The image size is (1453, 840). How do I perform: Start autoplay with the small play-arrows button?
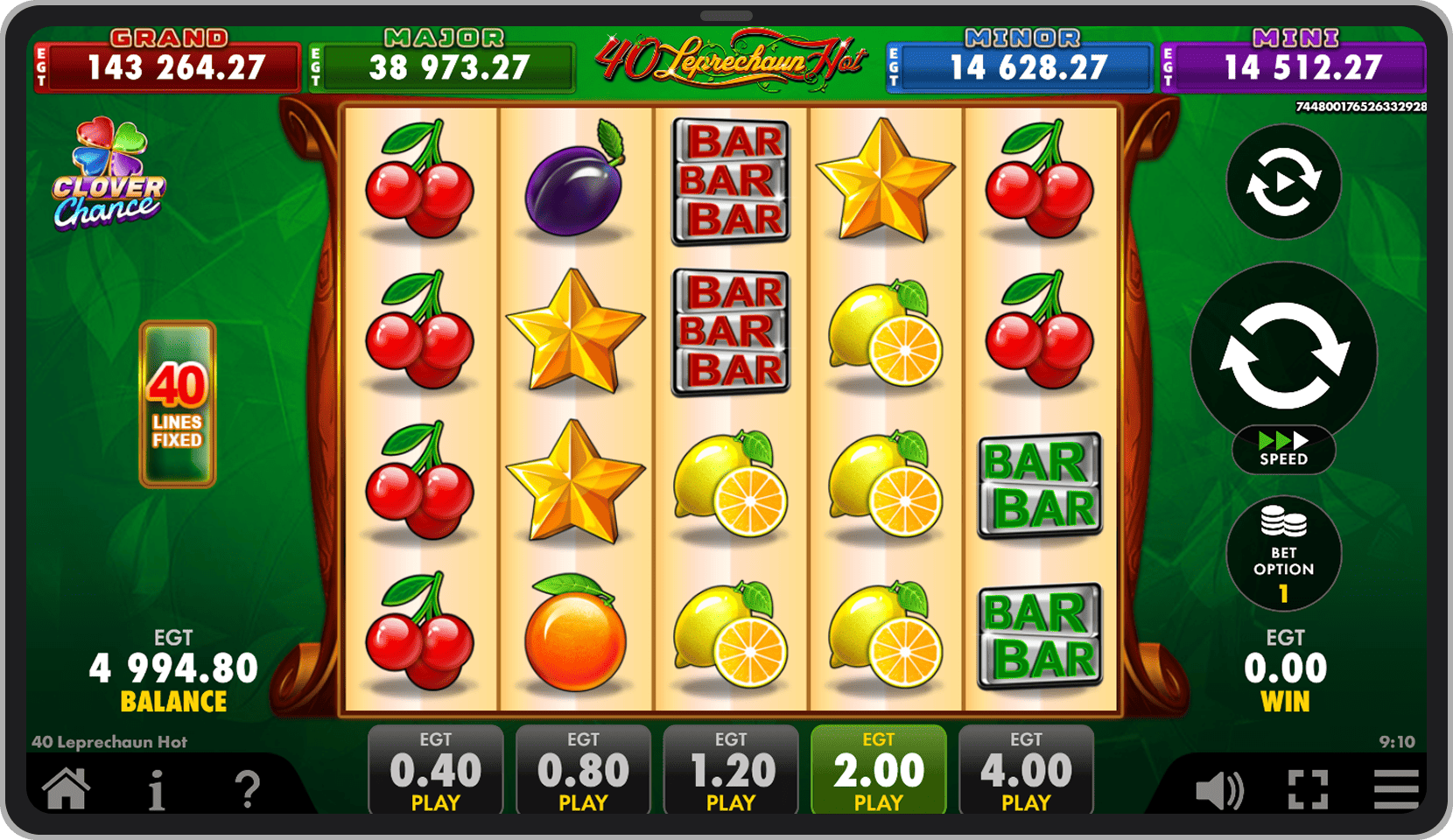[1283, 182]
